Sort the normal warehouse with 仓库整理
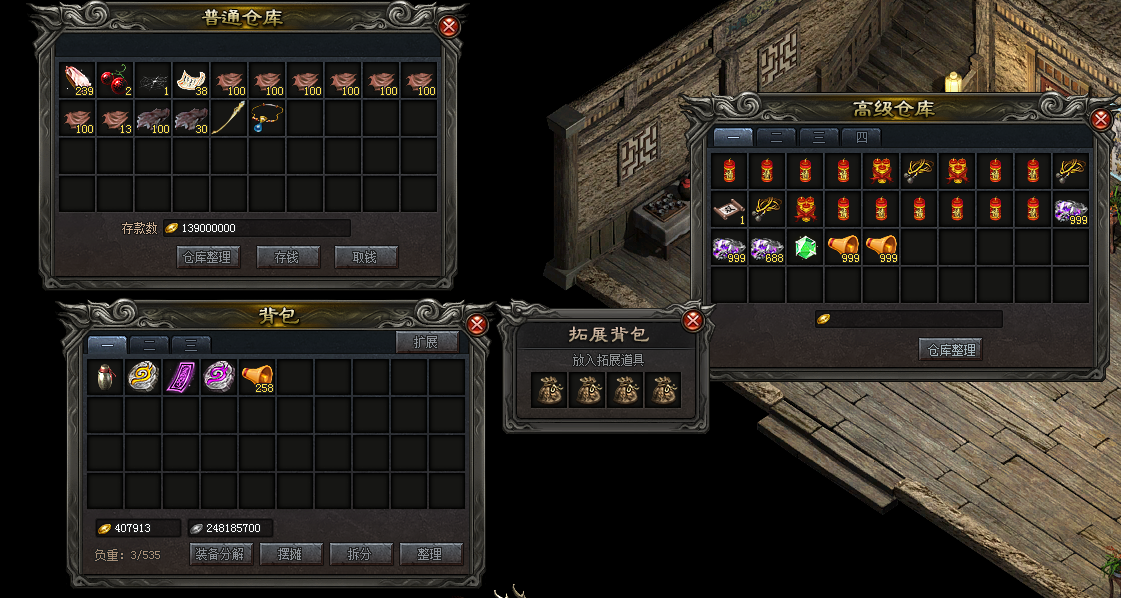Viewport: 1121px width, 598px height. click(x=208, y=257)
